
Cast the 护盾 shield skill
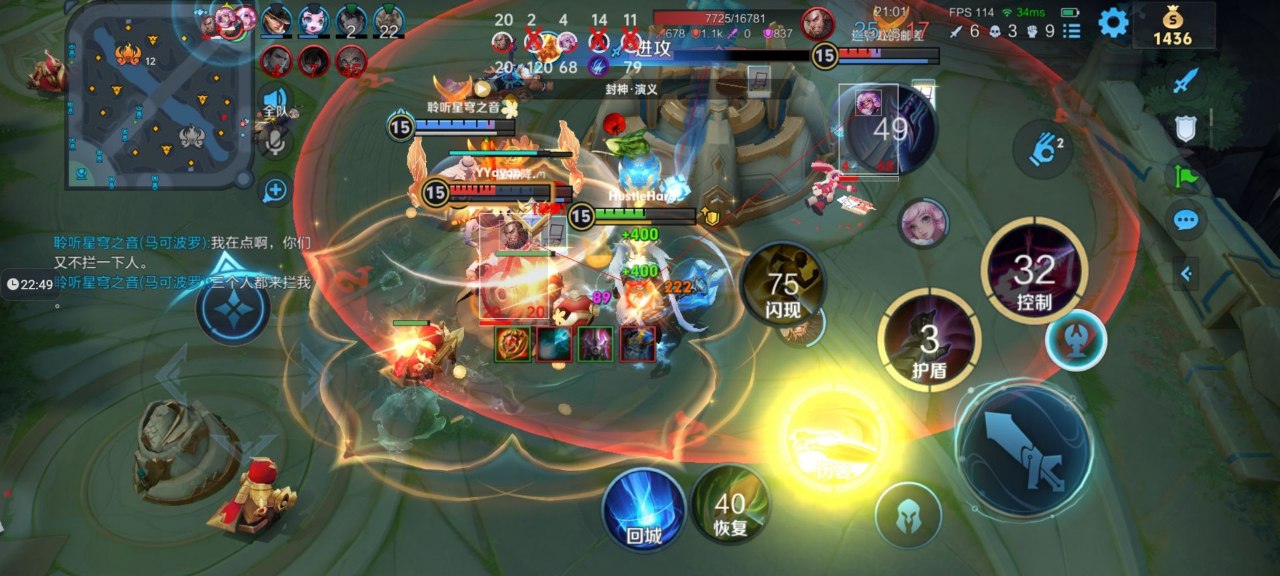click(929, 341)
